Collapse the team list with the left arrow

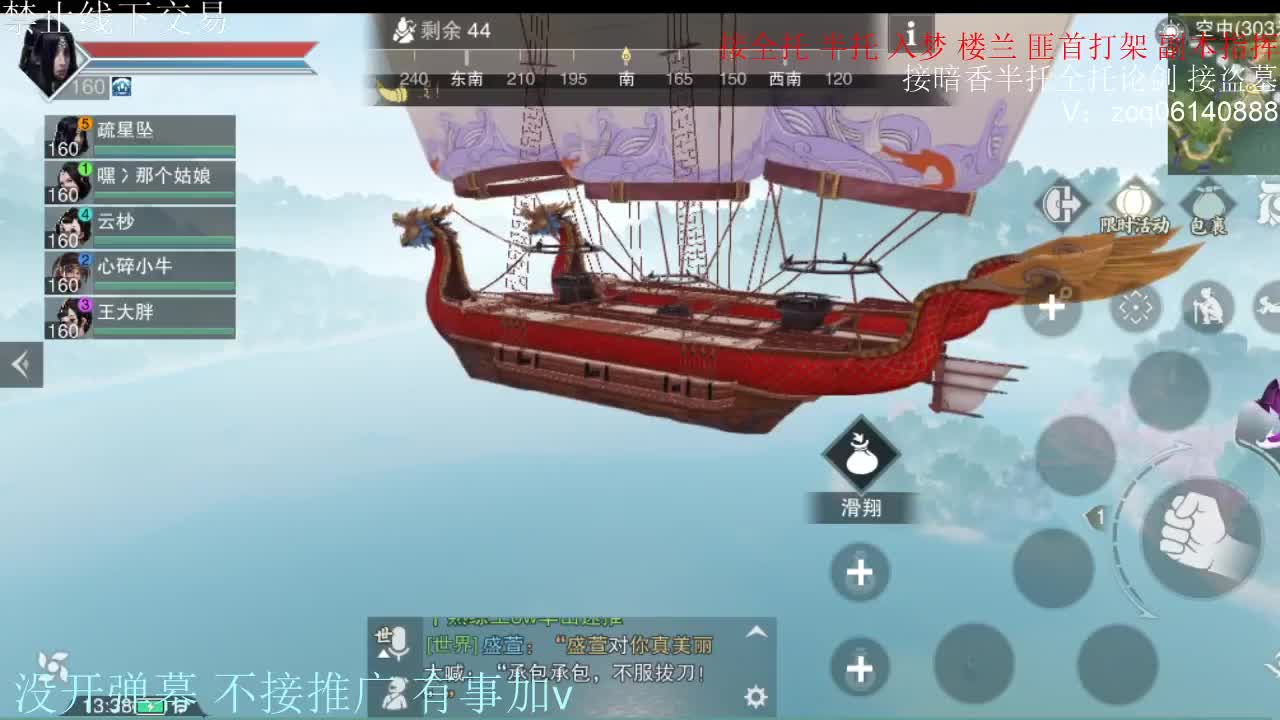(x=21, y=365)
